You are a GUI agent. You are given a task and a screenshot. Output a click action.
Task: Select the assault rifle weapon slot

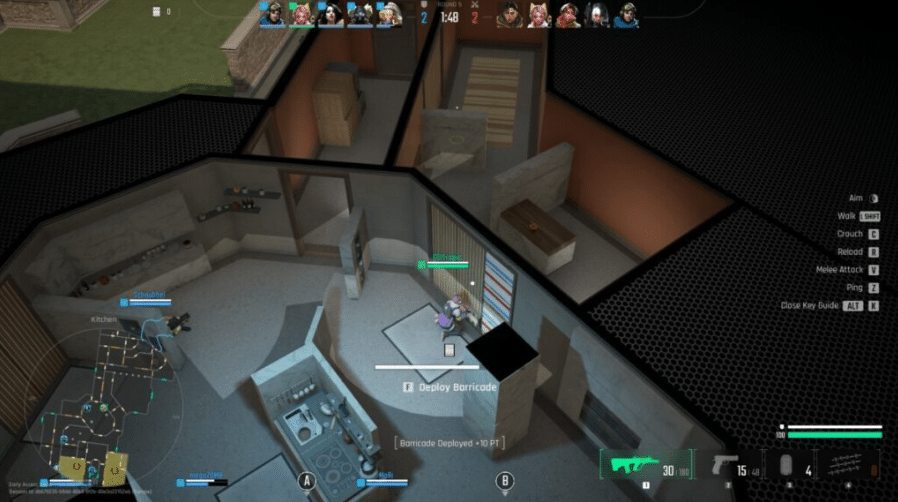[x=646, y=467]
